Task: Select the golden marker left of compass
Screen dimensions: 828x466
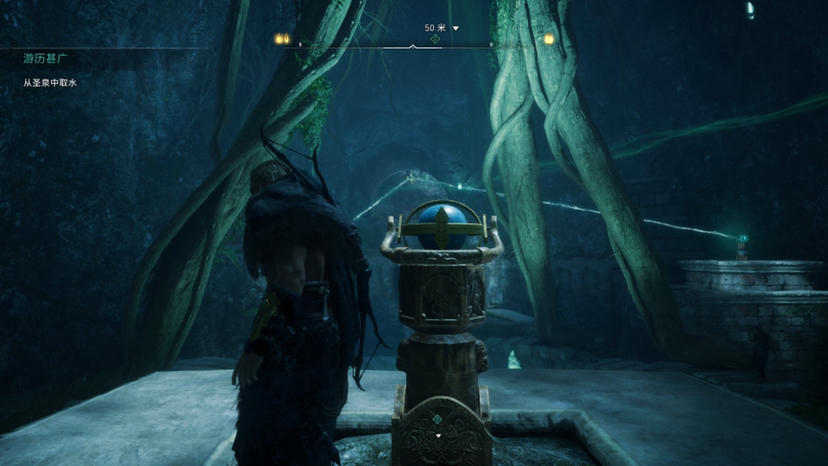Action: (282, 39)
